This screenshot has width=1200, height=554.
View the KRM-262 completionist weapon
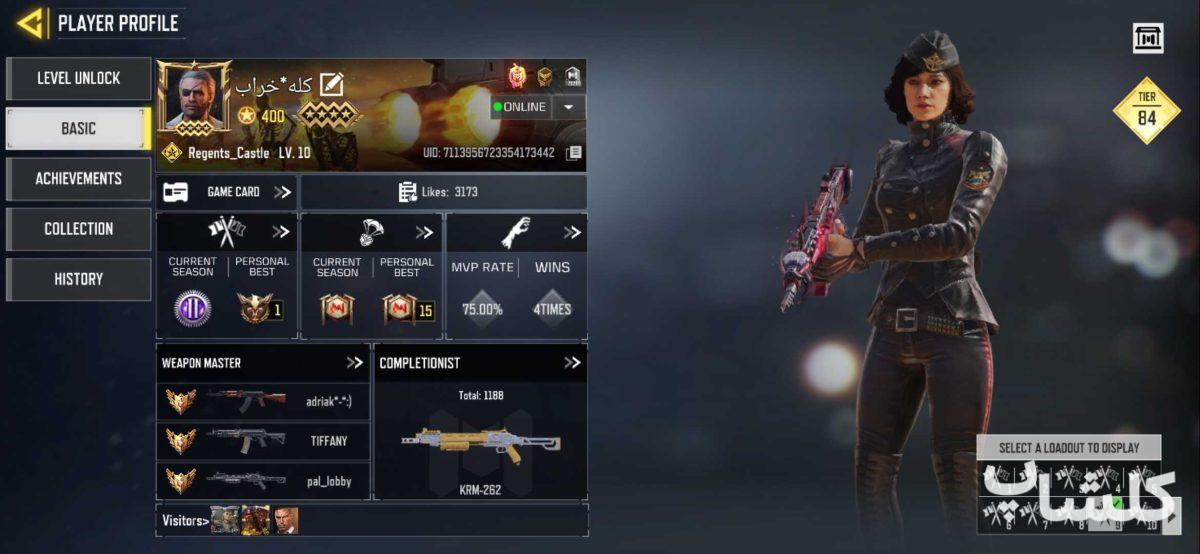click(x=480, y=445)
